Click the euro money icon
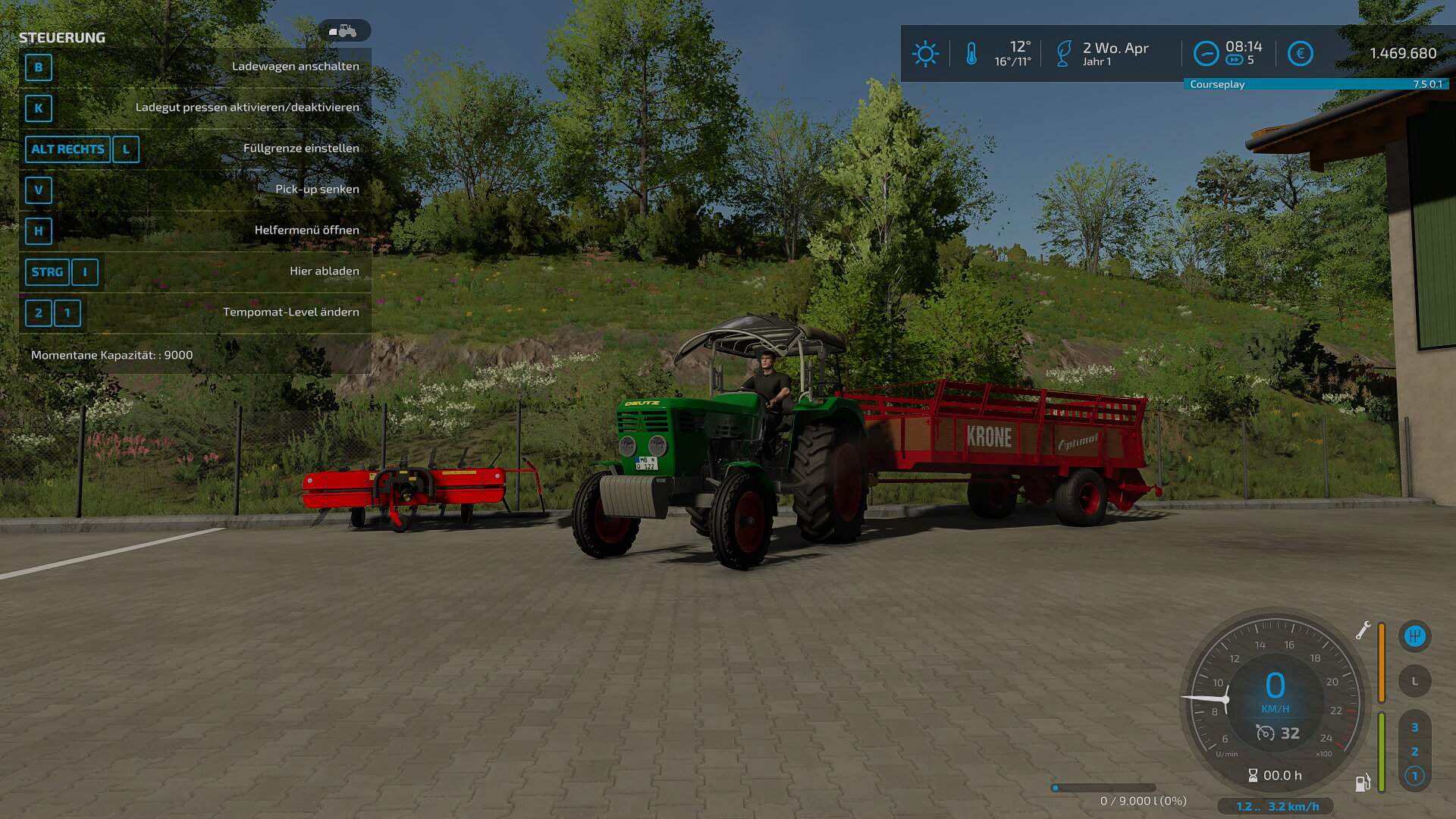This screenshot has width=1456, height=819. tap(1300, 54)
